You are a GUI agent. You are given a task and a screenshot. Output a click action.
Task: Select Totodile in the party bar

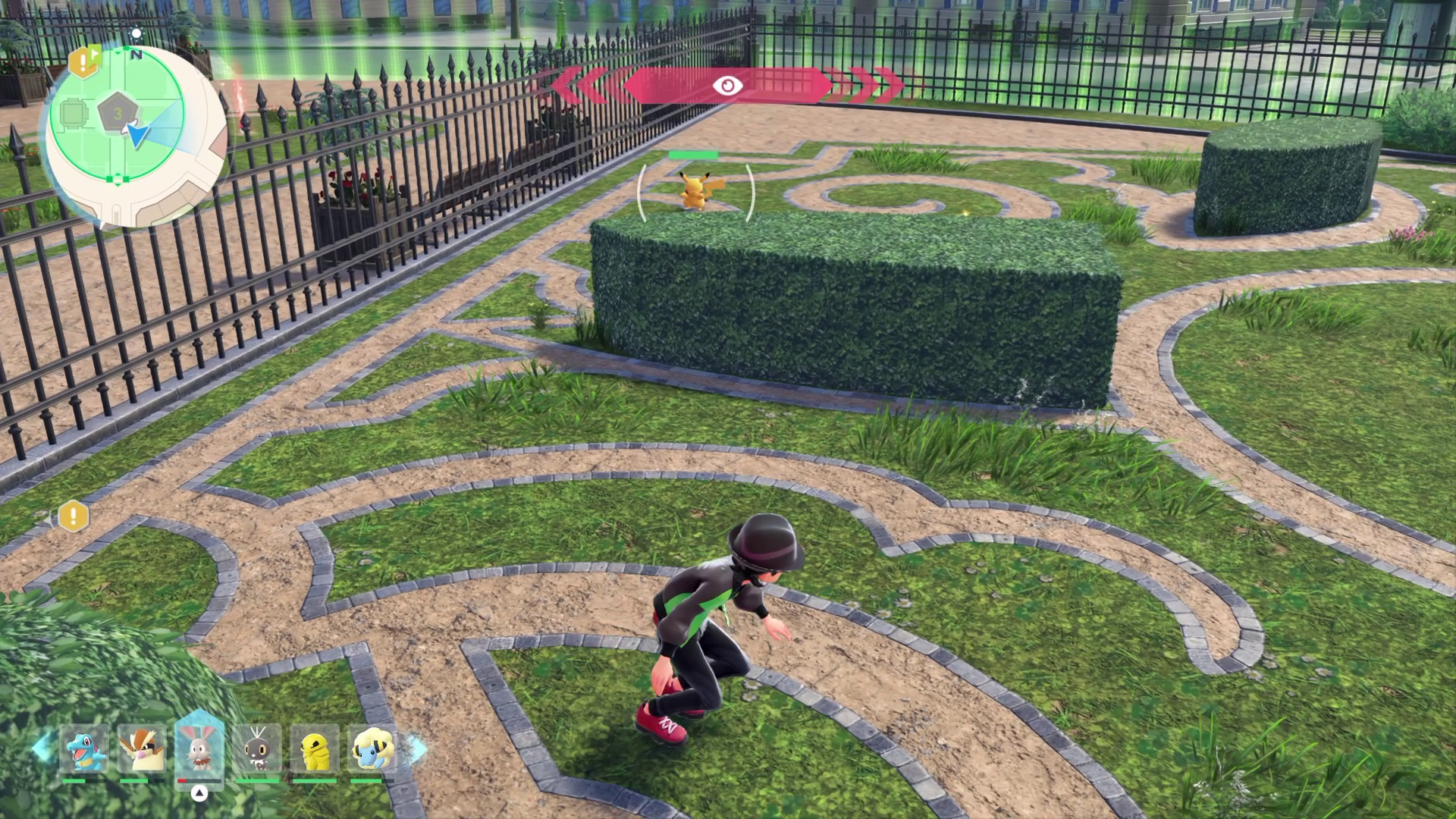pyautogui.click(x=83, y=749)
